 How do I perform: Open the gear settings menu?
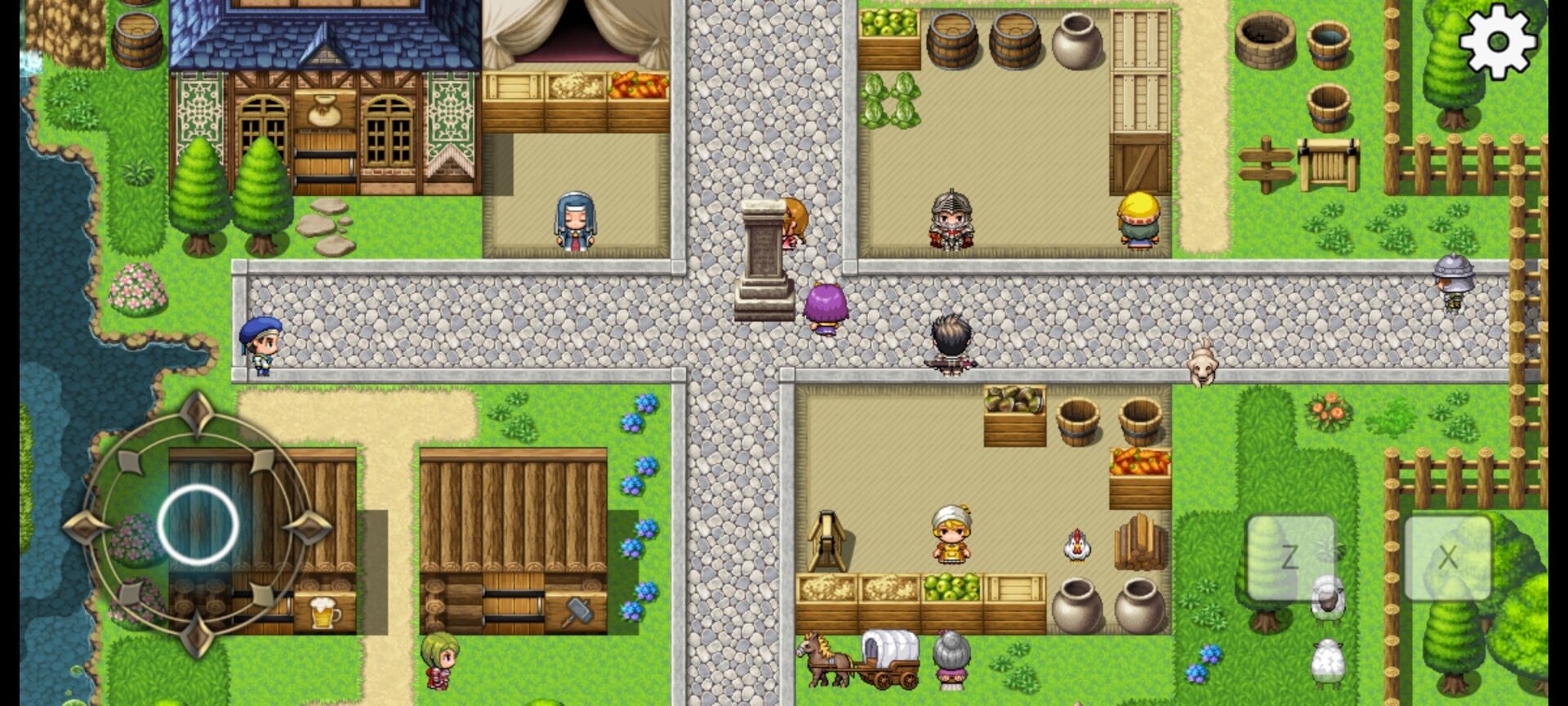pos(1498,41)
